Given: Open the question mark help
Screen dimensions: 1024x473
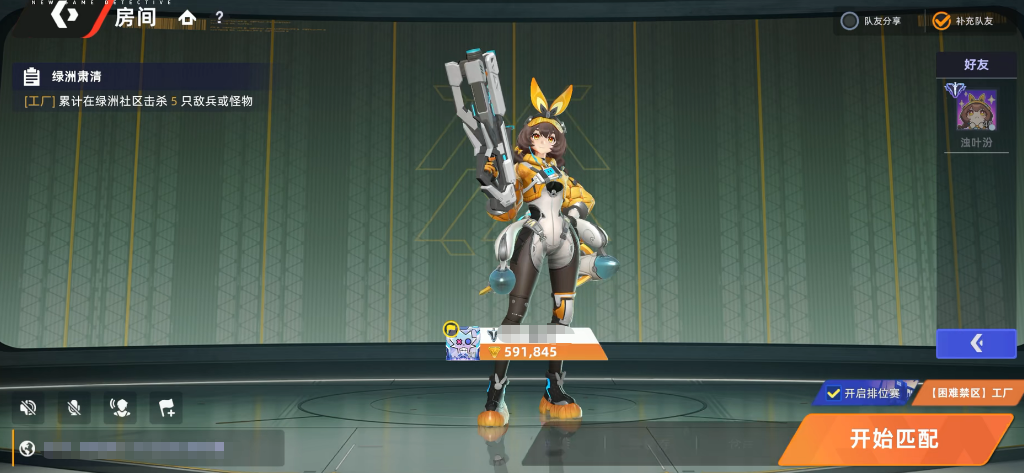Looking at the screenshot, I should tap(219, 18).
